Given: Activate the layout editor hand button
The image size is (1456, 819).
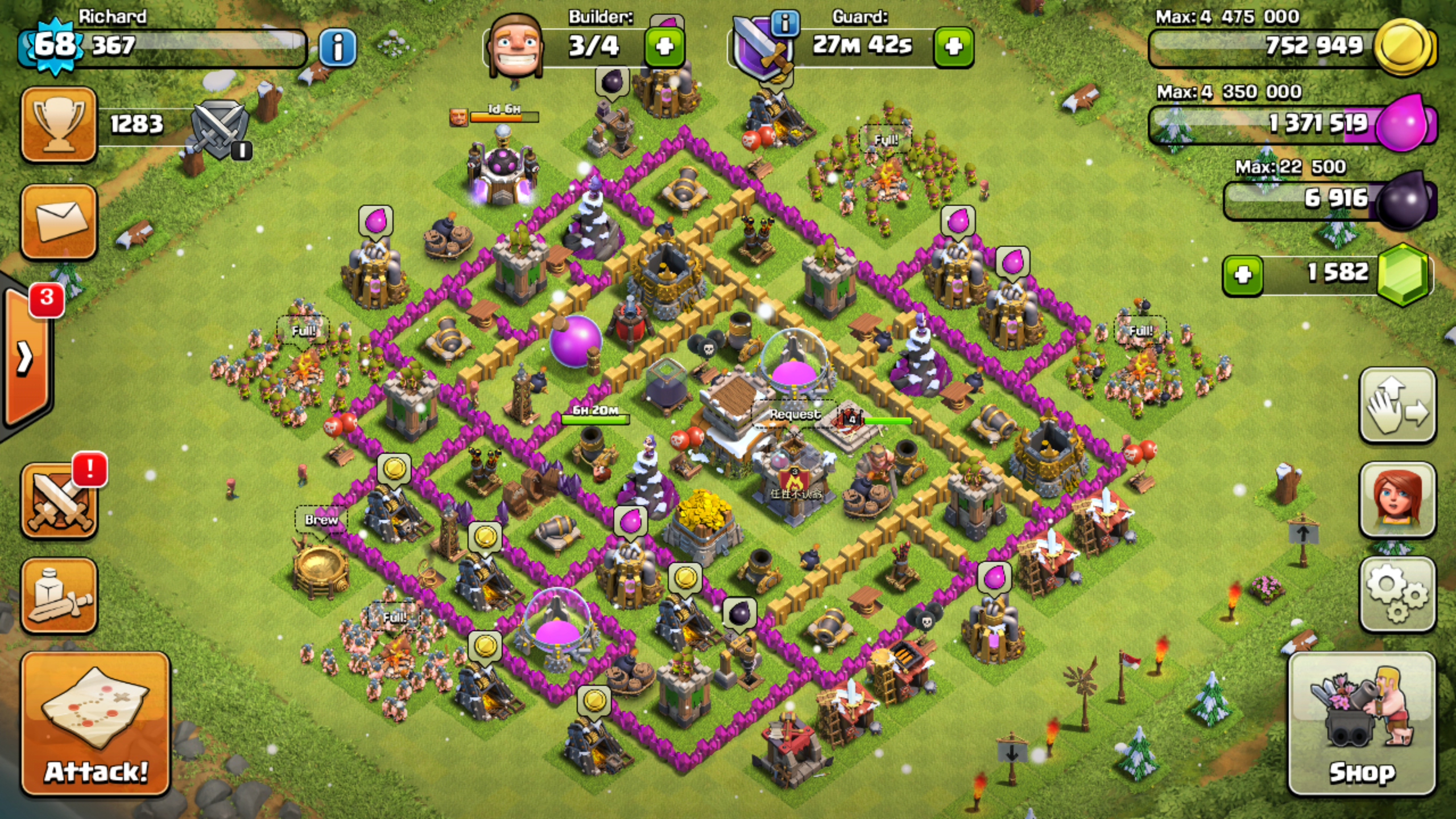Looking at the screenshot, I should pos(1397,405).
